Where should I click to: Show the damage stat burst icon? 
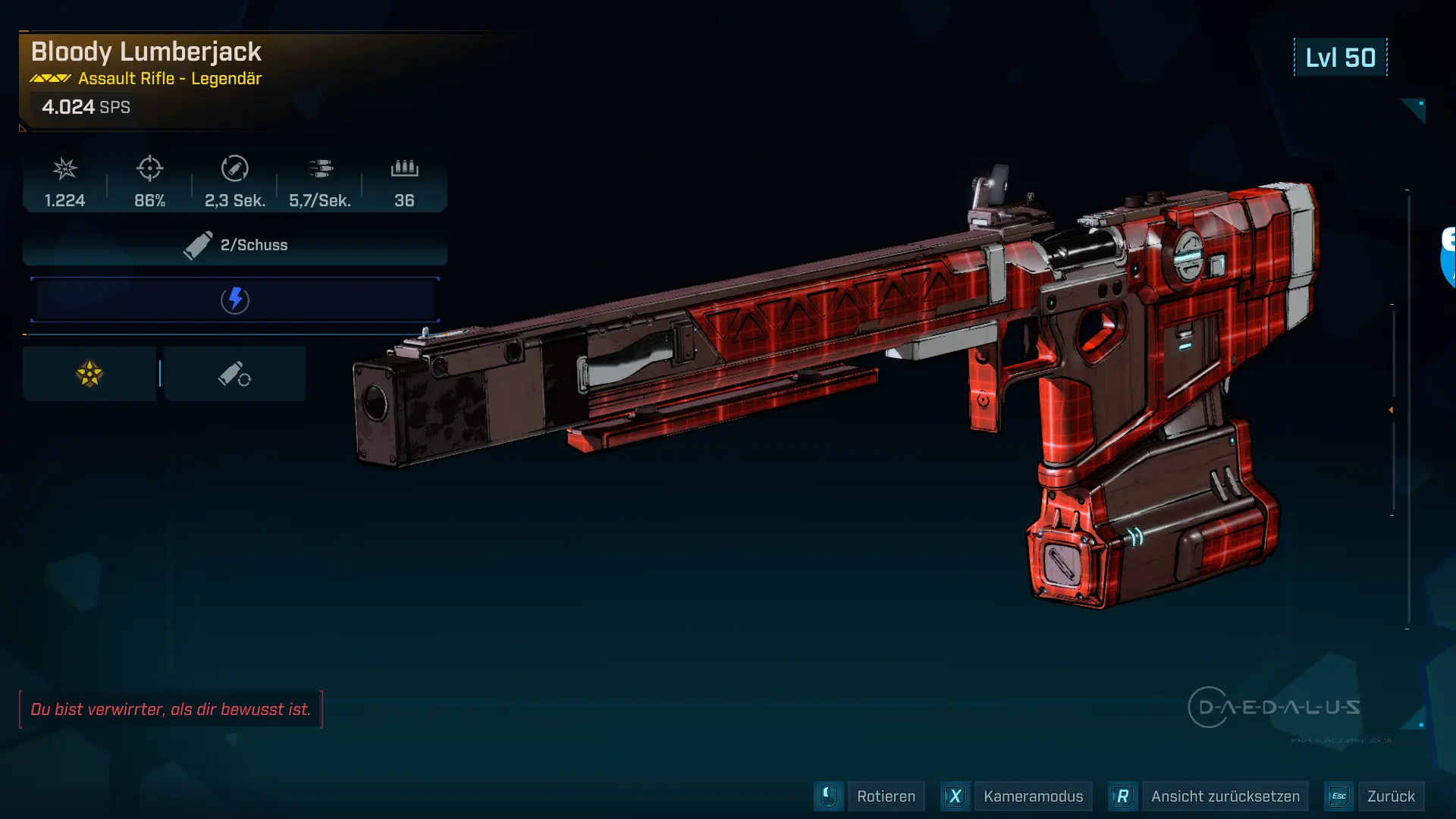click(x=65, y=168)
